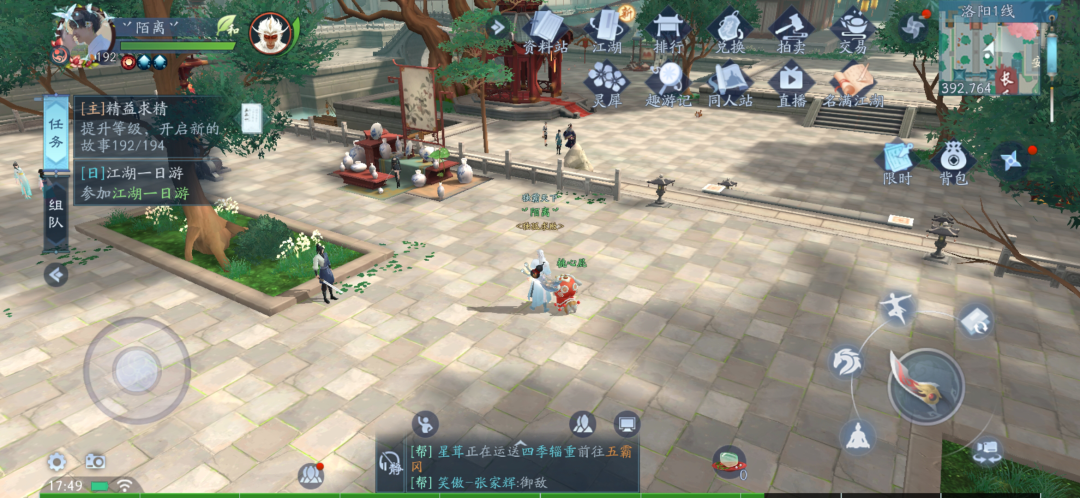This screenshot has height=498, width=1080.
Task: Open the 直播 livestream menu
Action: [792, 82]
